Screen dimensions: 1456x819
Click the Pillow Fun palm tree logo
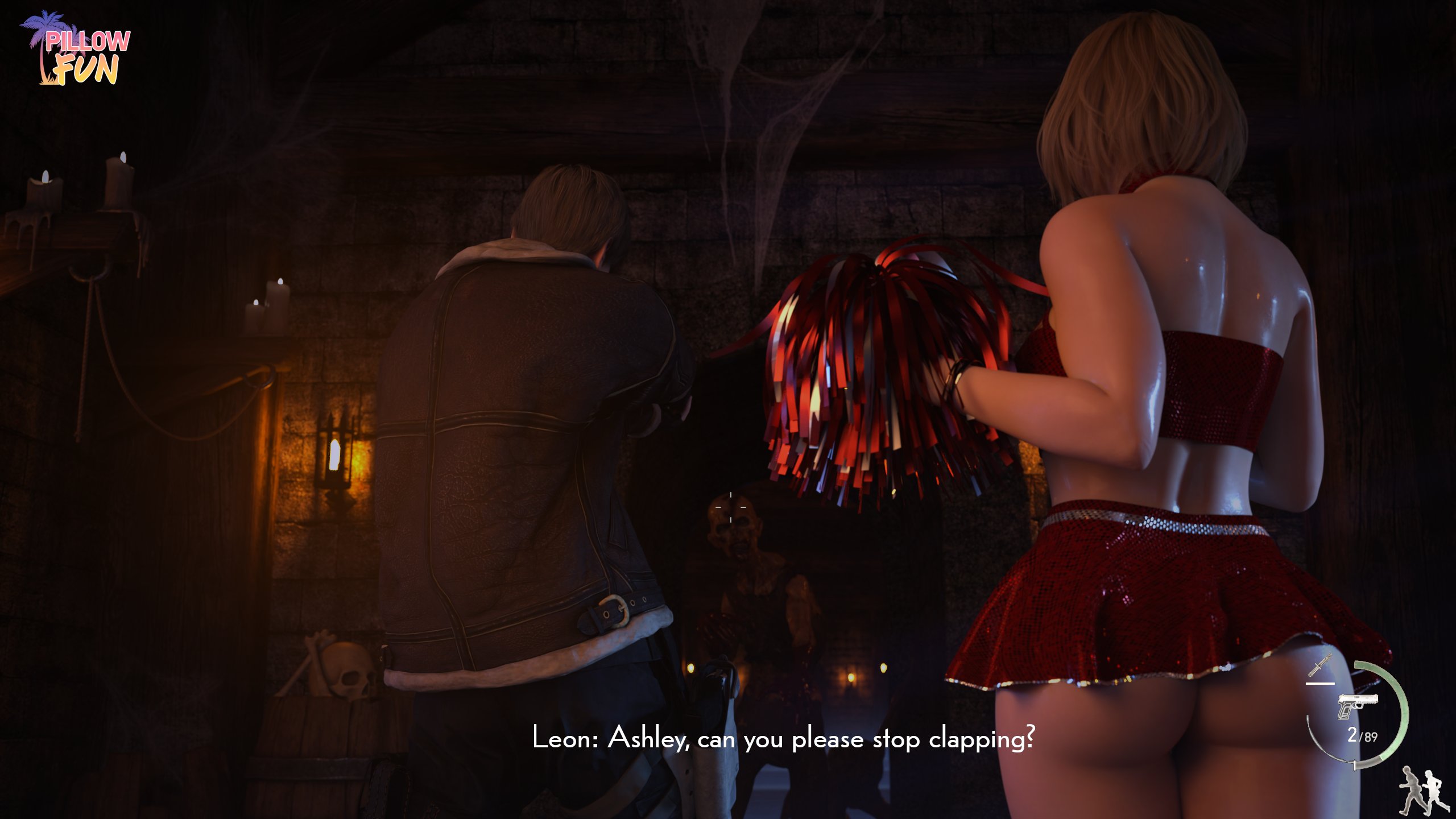[x=76, y=49]
